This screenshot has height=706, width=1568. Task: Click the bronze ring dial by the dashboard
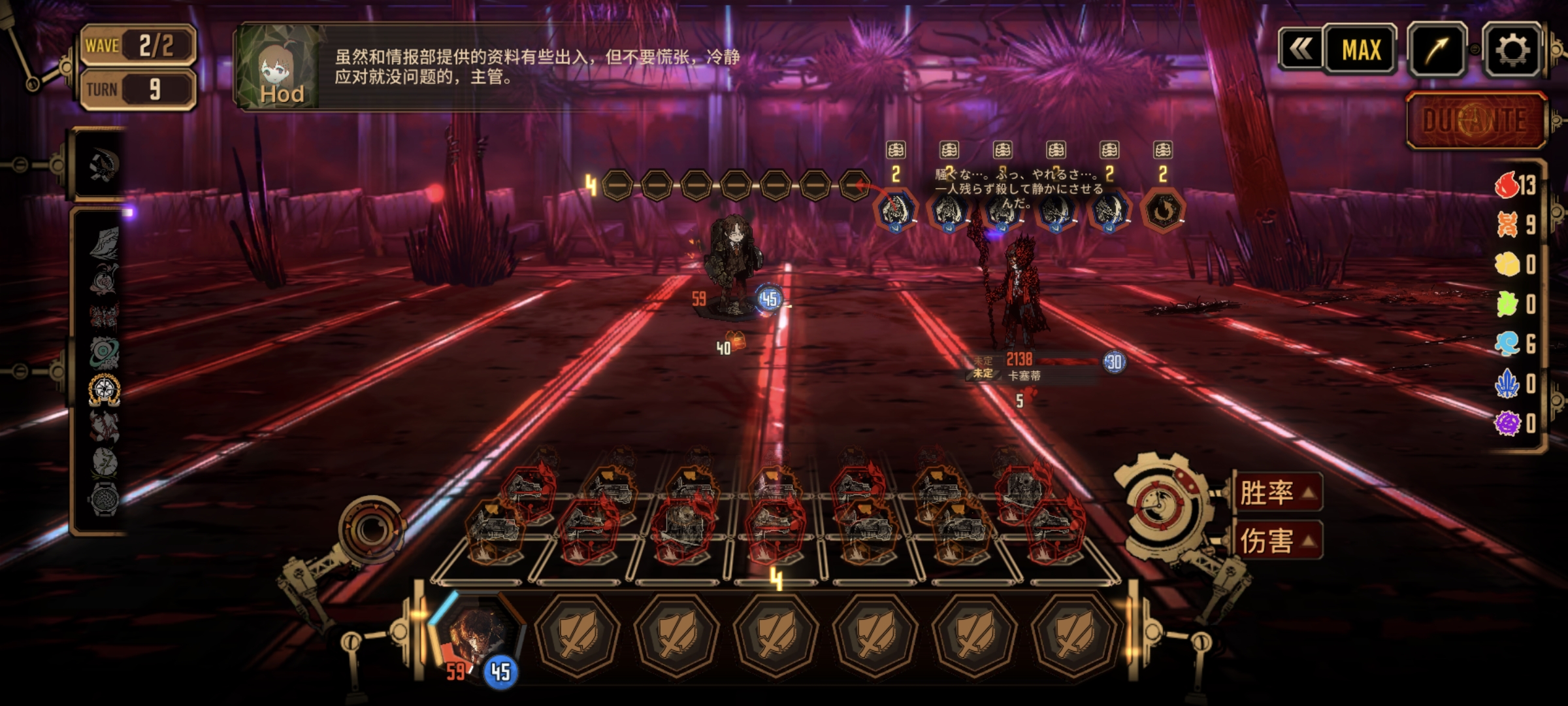pyautogui.click(x=370, y=528)
